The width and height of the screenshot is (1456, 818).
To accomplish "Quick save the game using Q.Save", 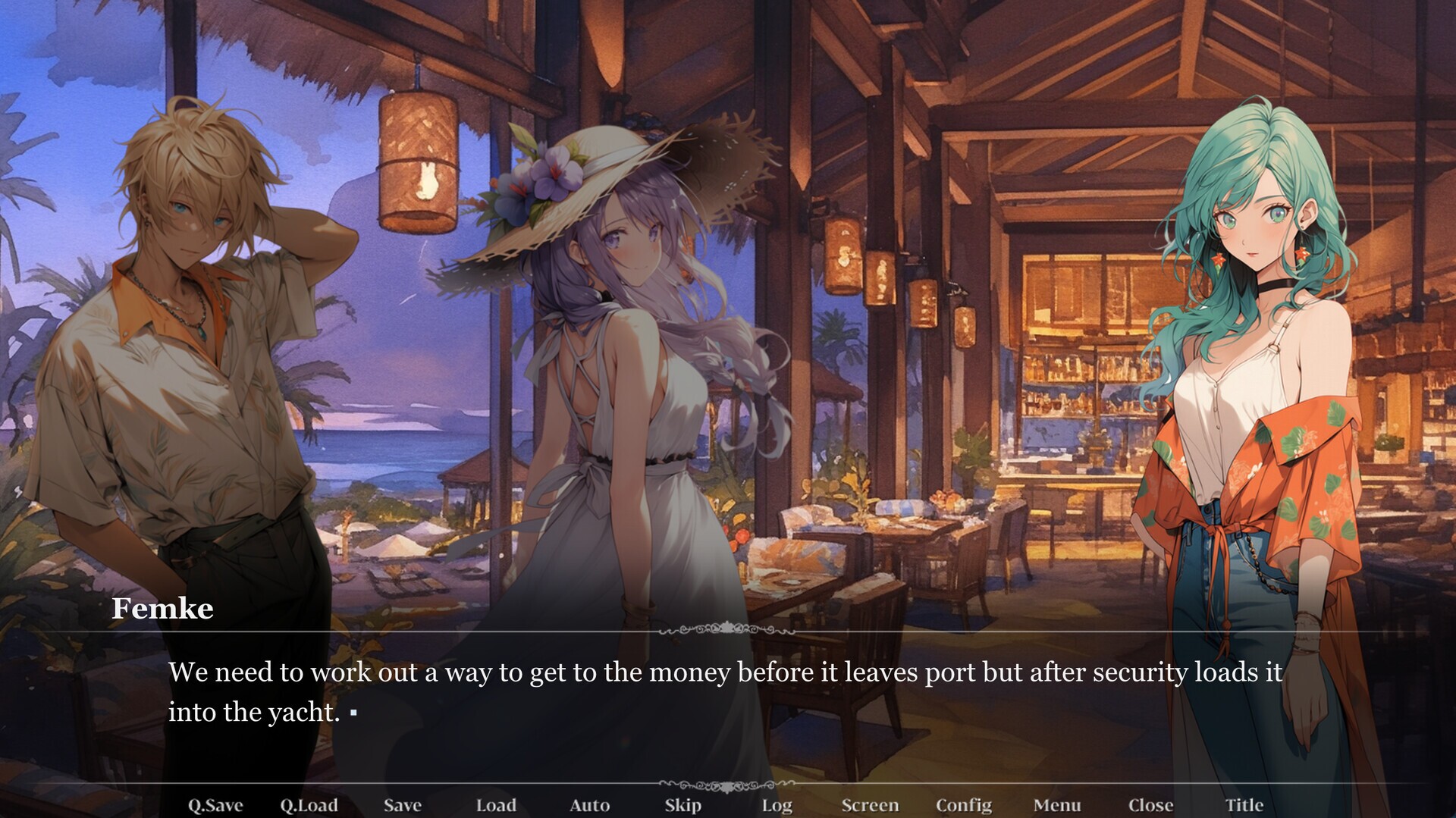I will point(215,805).
